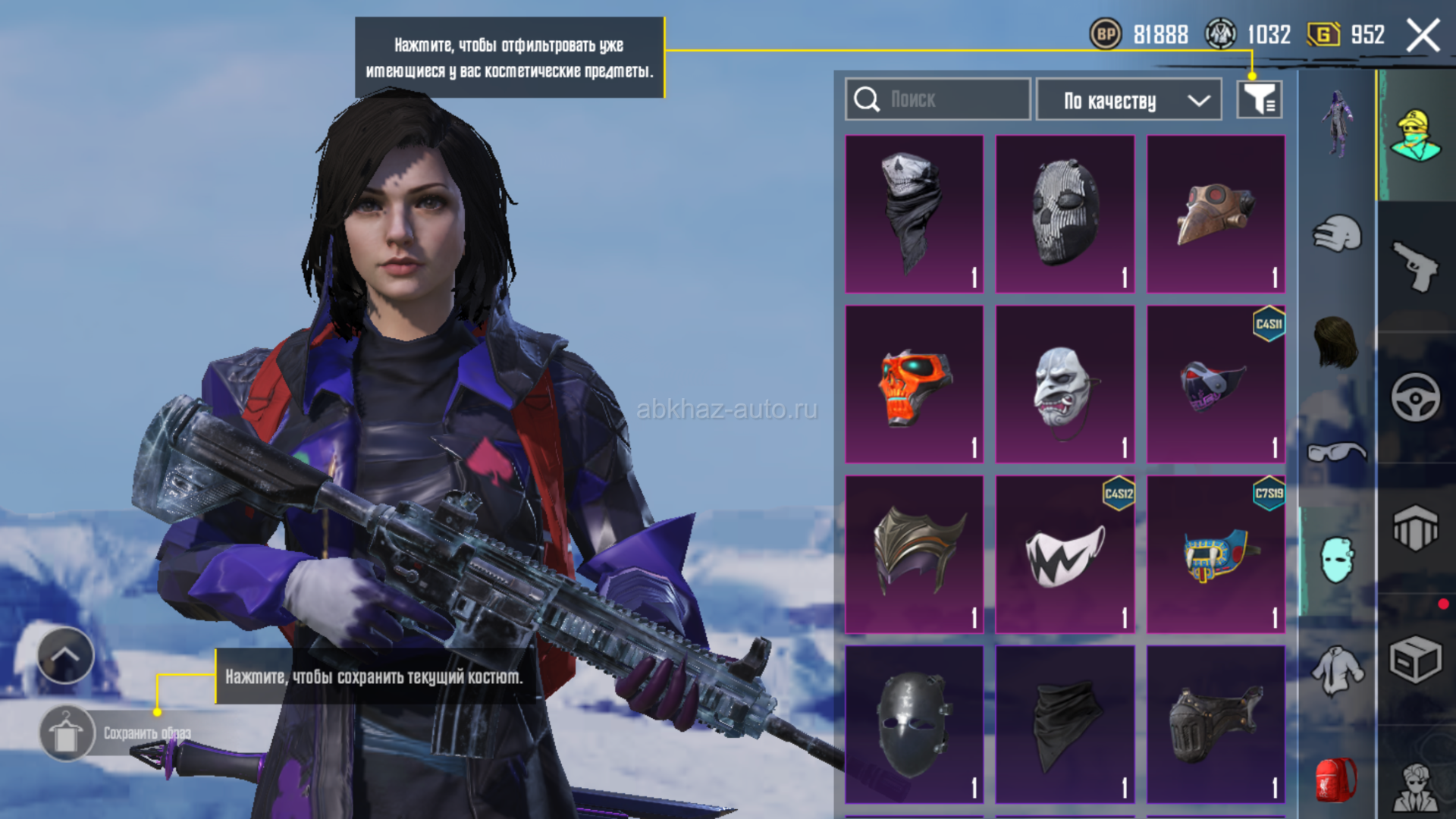This screenshot has width=1456, height=819.
Task: Click the round up-arrow expand button
Action: (65, 655)
